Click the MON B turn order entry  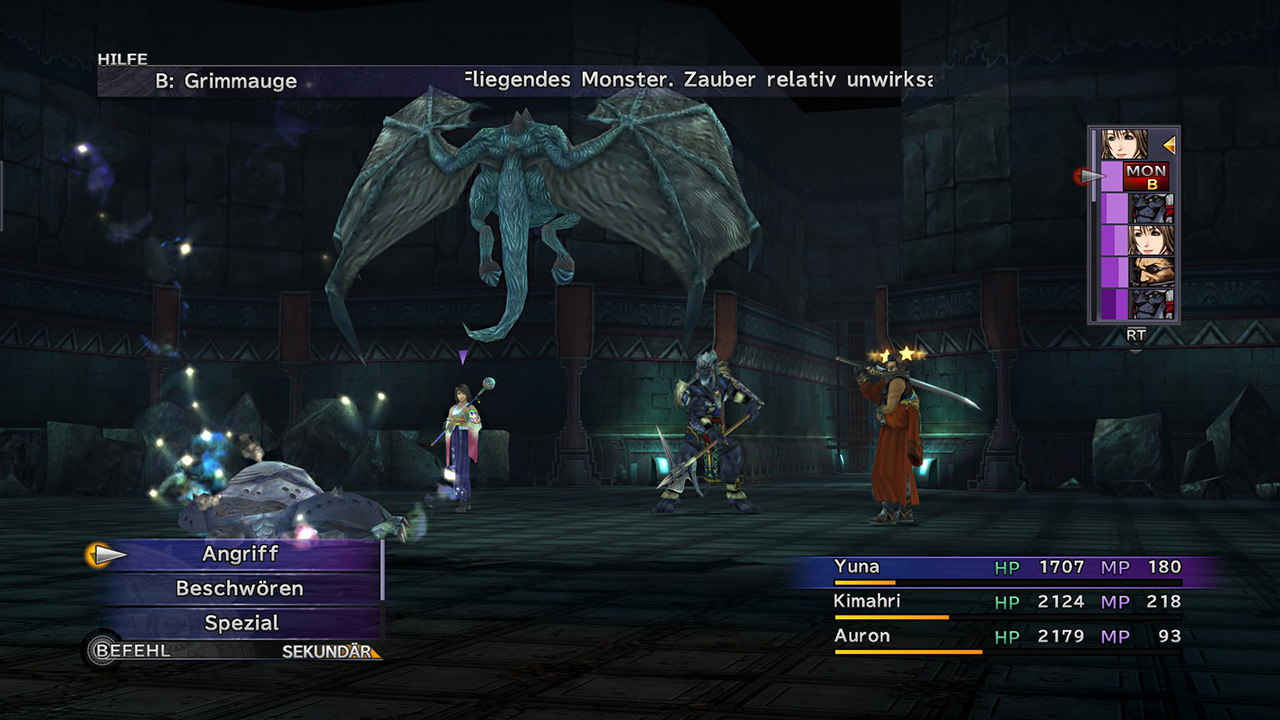1145,177
